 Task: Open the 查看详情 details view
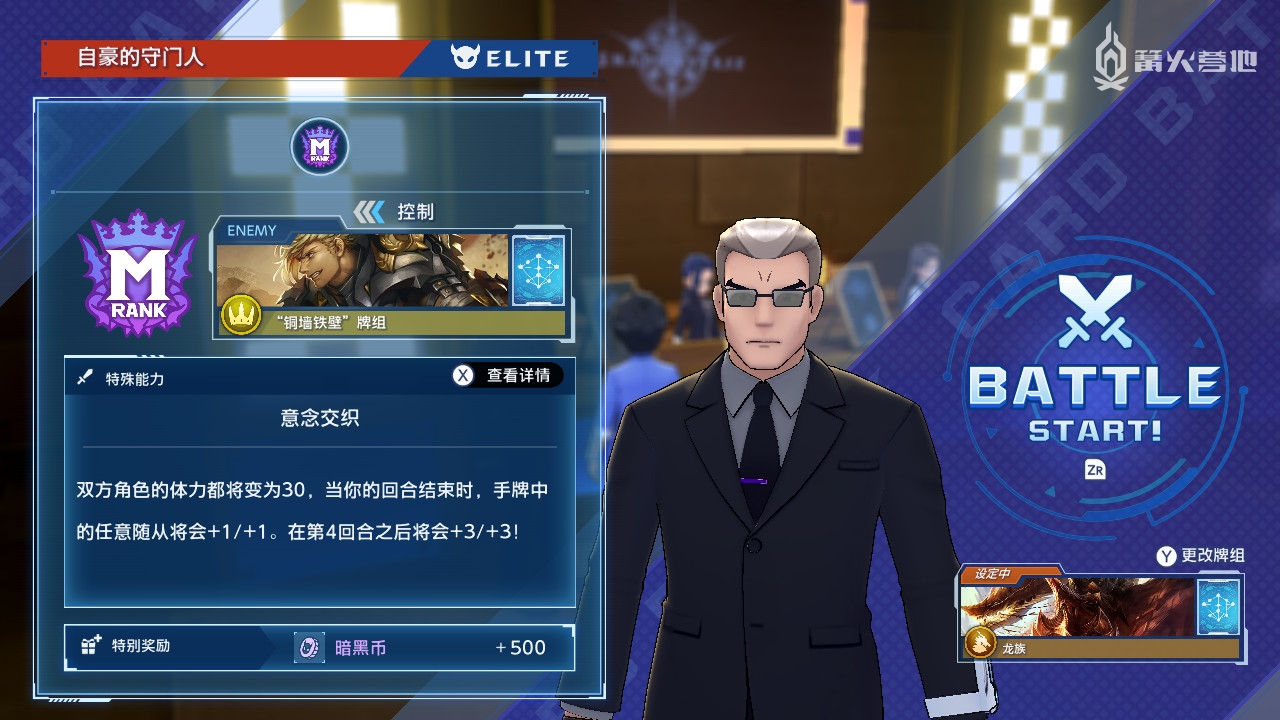coord(507,375)
